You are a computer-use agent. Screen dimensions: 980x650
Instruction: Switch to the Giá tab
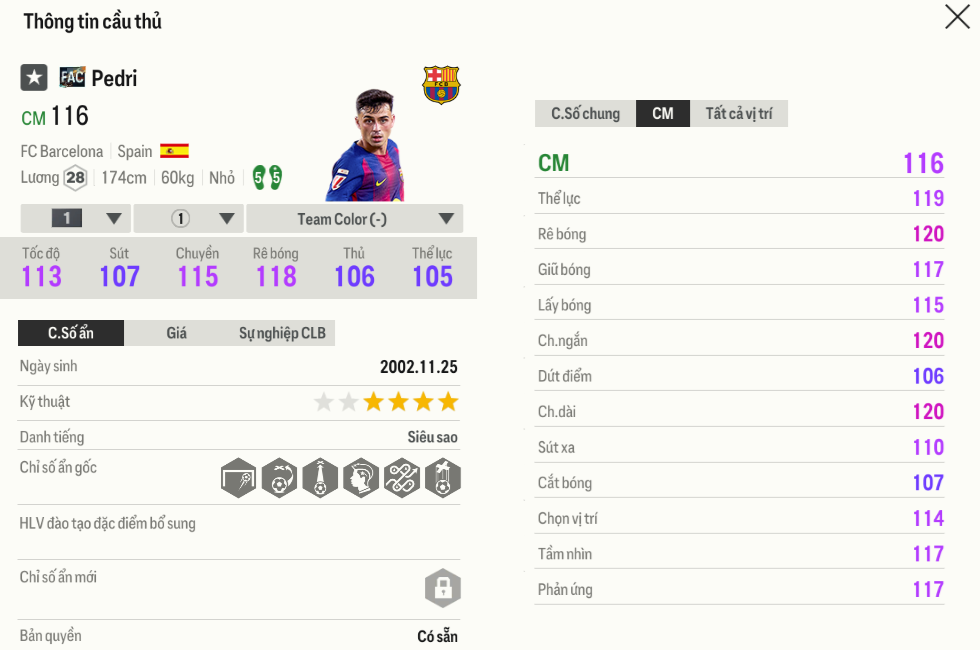(x=177, y=333)
